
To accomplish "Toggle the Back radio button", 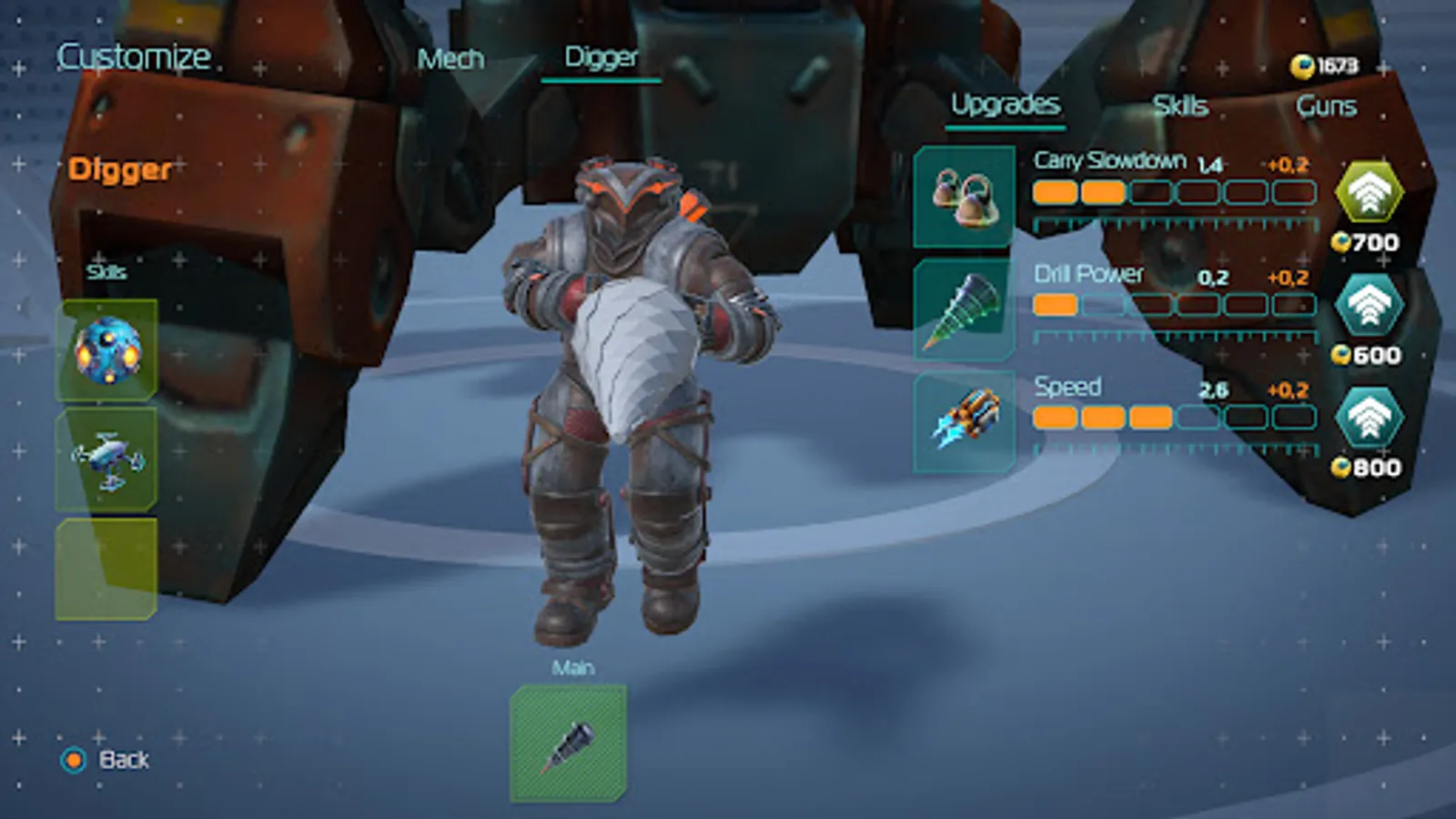I will click(72, 759).
